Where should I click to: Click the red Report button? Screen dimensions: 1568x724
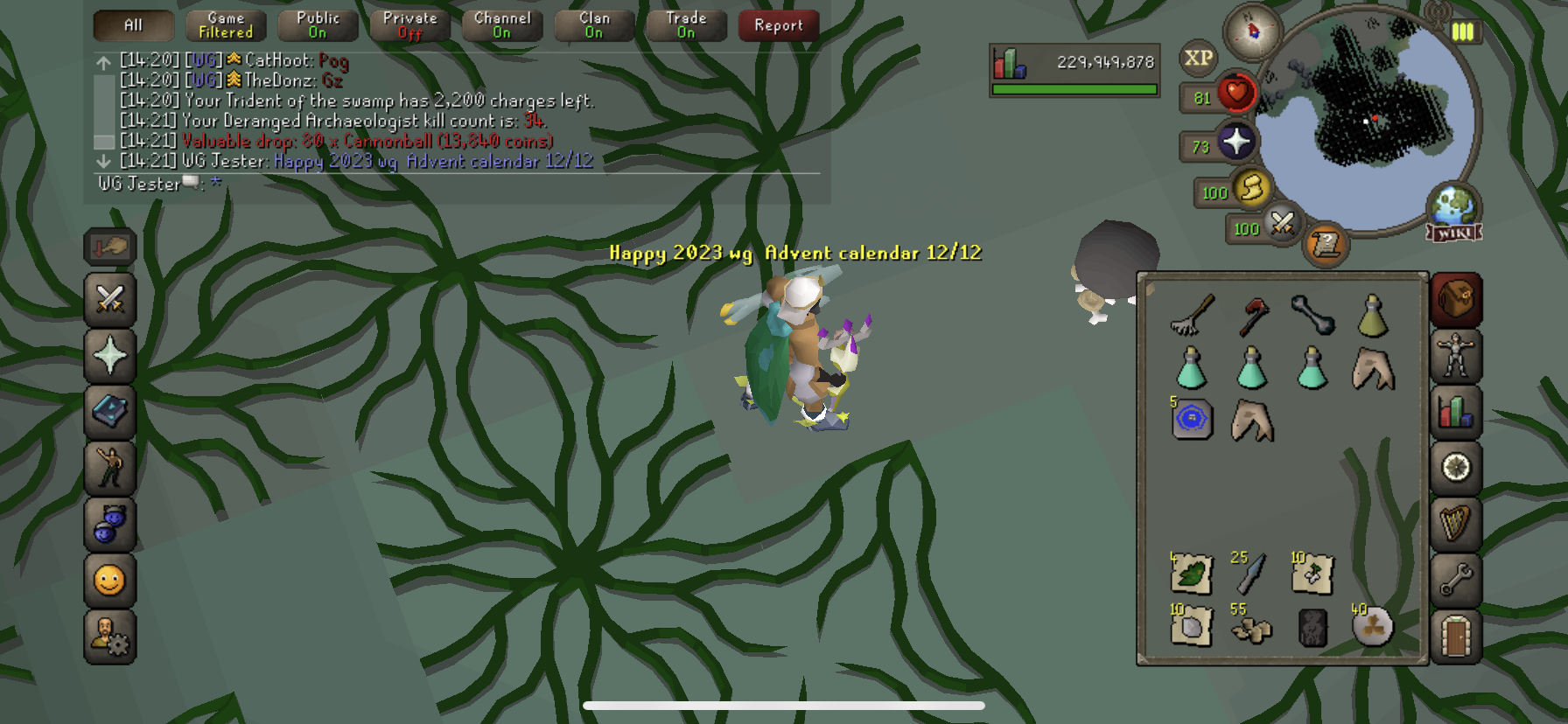point(778,25)
